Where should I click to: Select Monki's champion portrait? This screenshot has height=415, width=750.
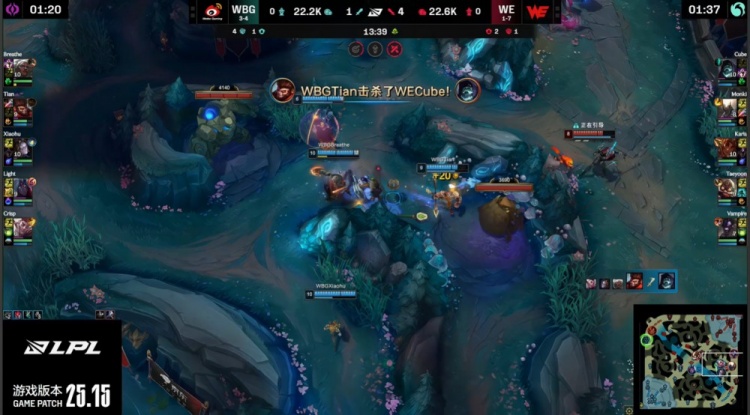click(729, 109)
